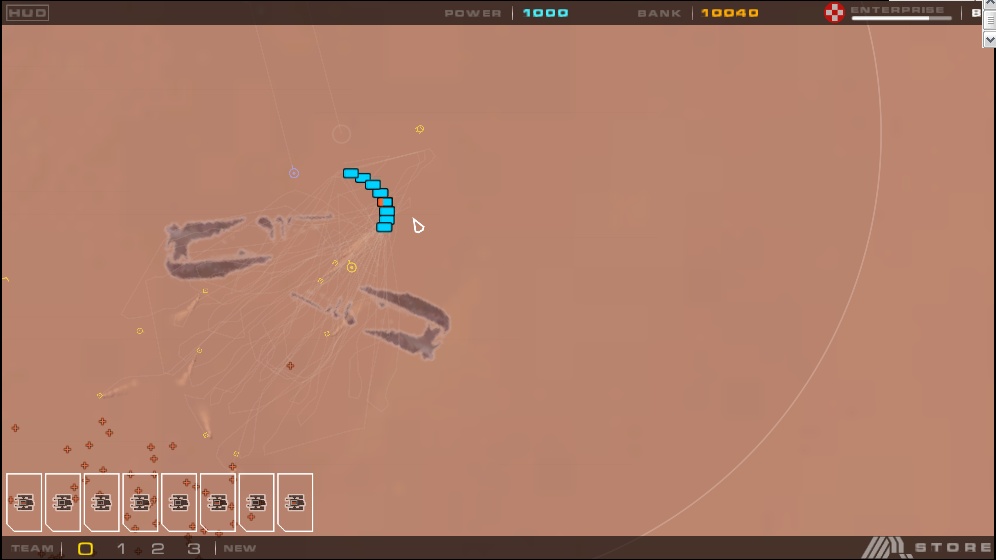Image resolution: width=996 pixels, height=560 pixels.
Task: Toggle the HUD button
Action: [x=27, y=13]
